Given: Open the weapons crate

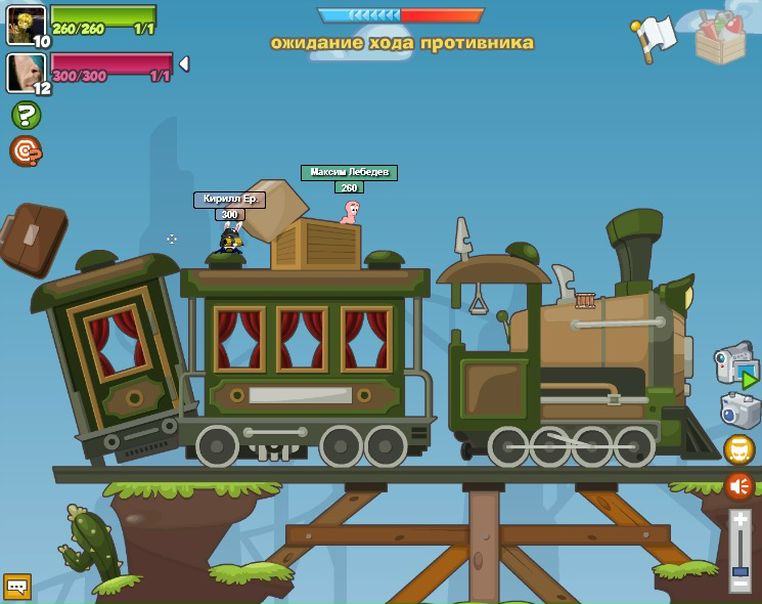Looking at the screenshot, I should click(x=721, y=39).
